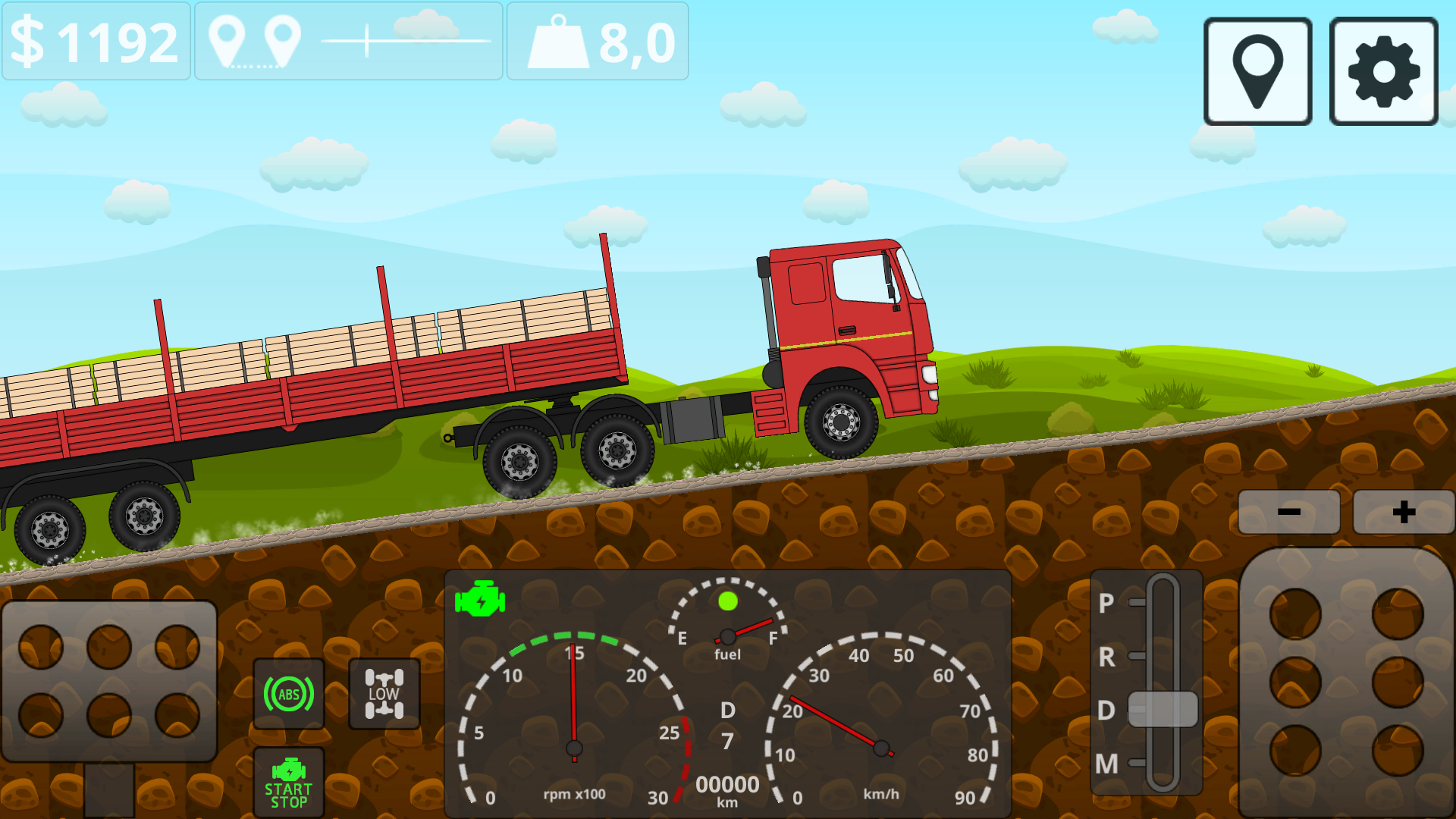
Task: Select Park on the gear selector
Action: pos(1107,604)
